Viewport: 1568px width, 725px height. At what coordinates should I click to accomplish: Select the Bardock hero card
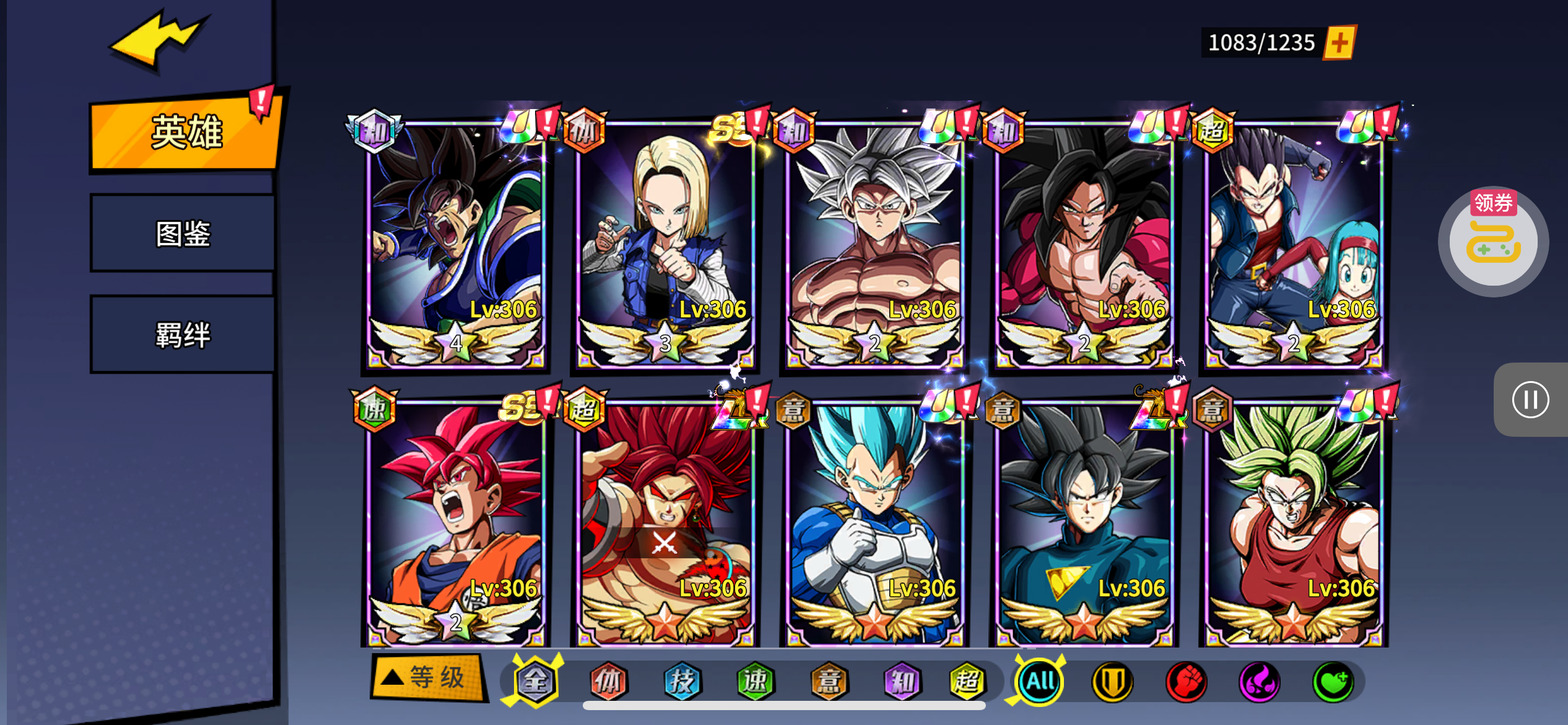click(x=456, y=245)
